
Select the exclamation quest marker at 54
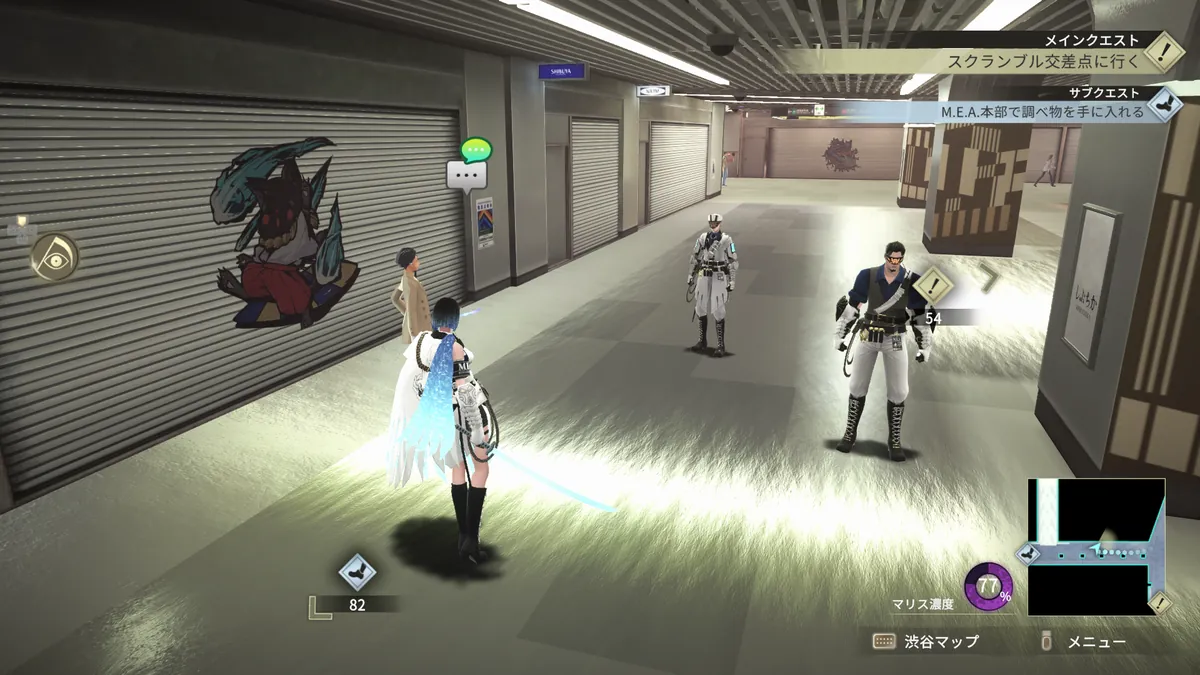click(934, 286)
